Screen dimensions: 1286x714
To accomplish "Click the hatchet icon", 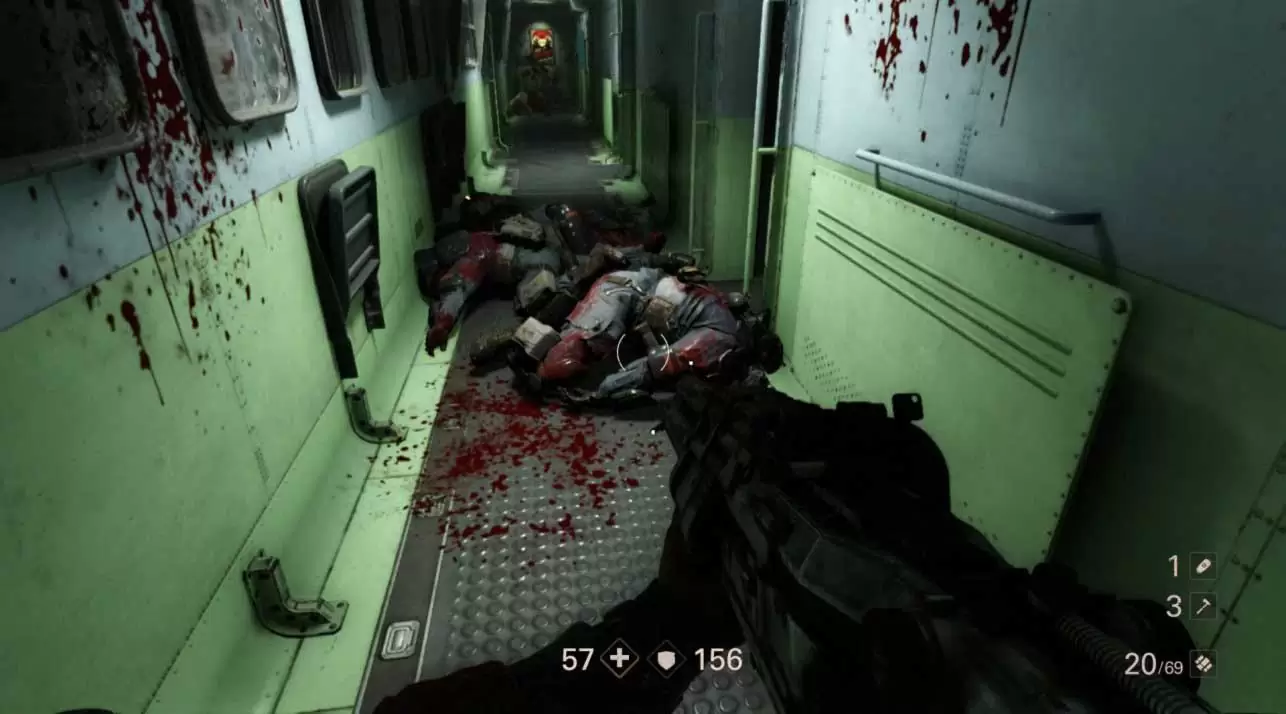I will (x=1203, y=606).
